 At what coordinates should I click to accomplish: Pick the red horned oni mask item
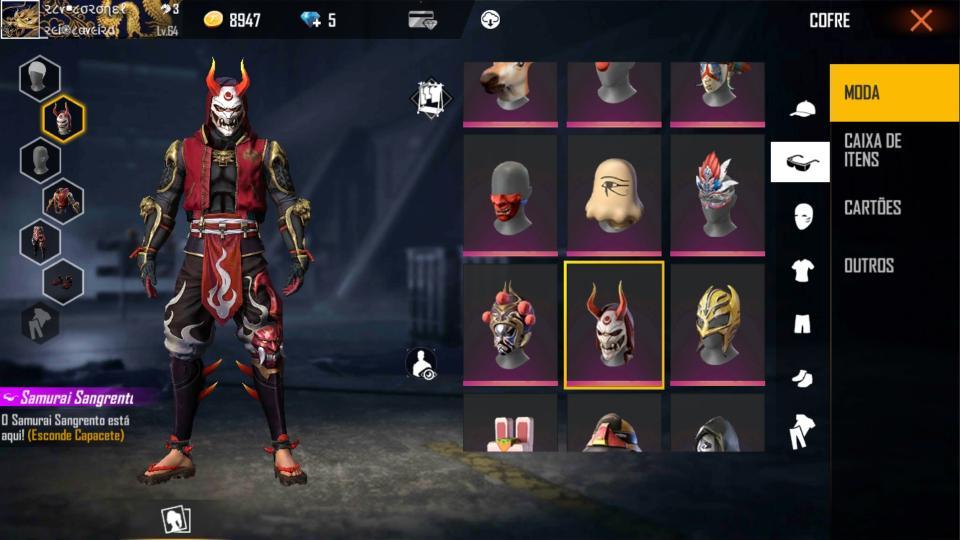click(614, 323)
